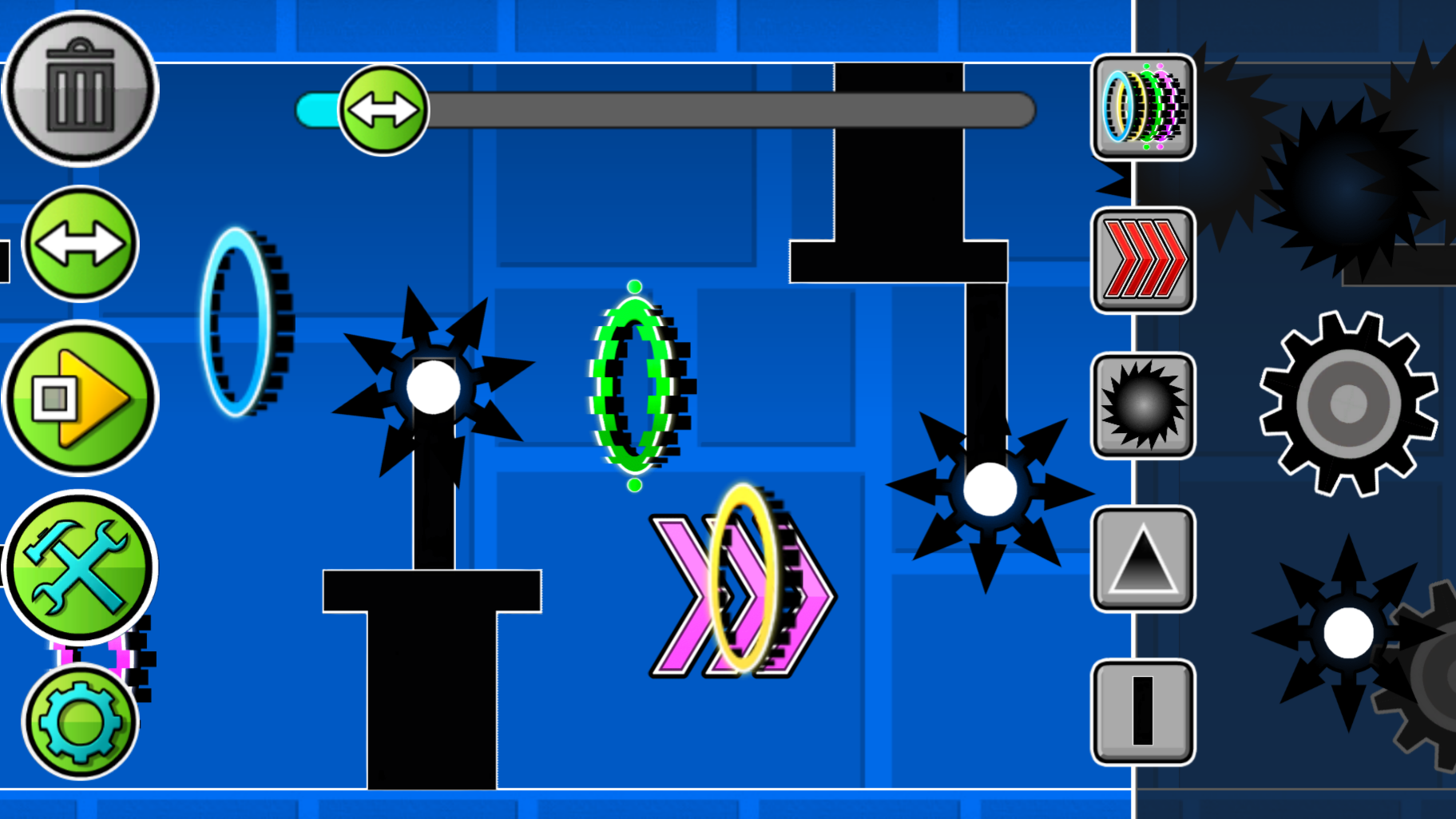The image size is (1456, 819).
Task: Switch to the colored portals category tab
Action: pos(1141,108)
